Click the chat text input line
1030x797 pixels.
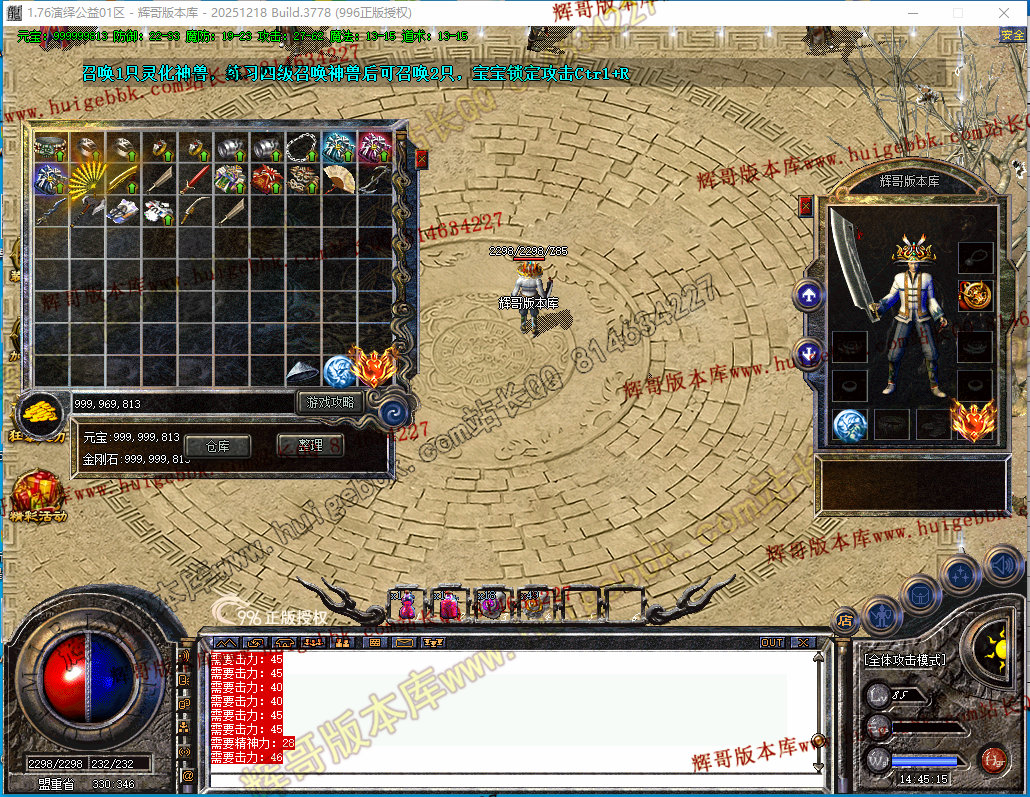click(x=500, y=775)
